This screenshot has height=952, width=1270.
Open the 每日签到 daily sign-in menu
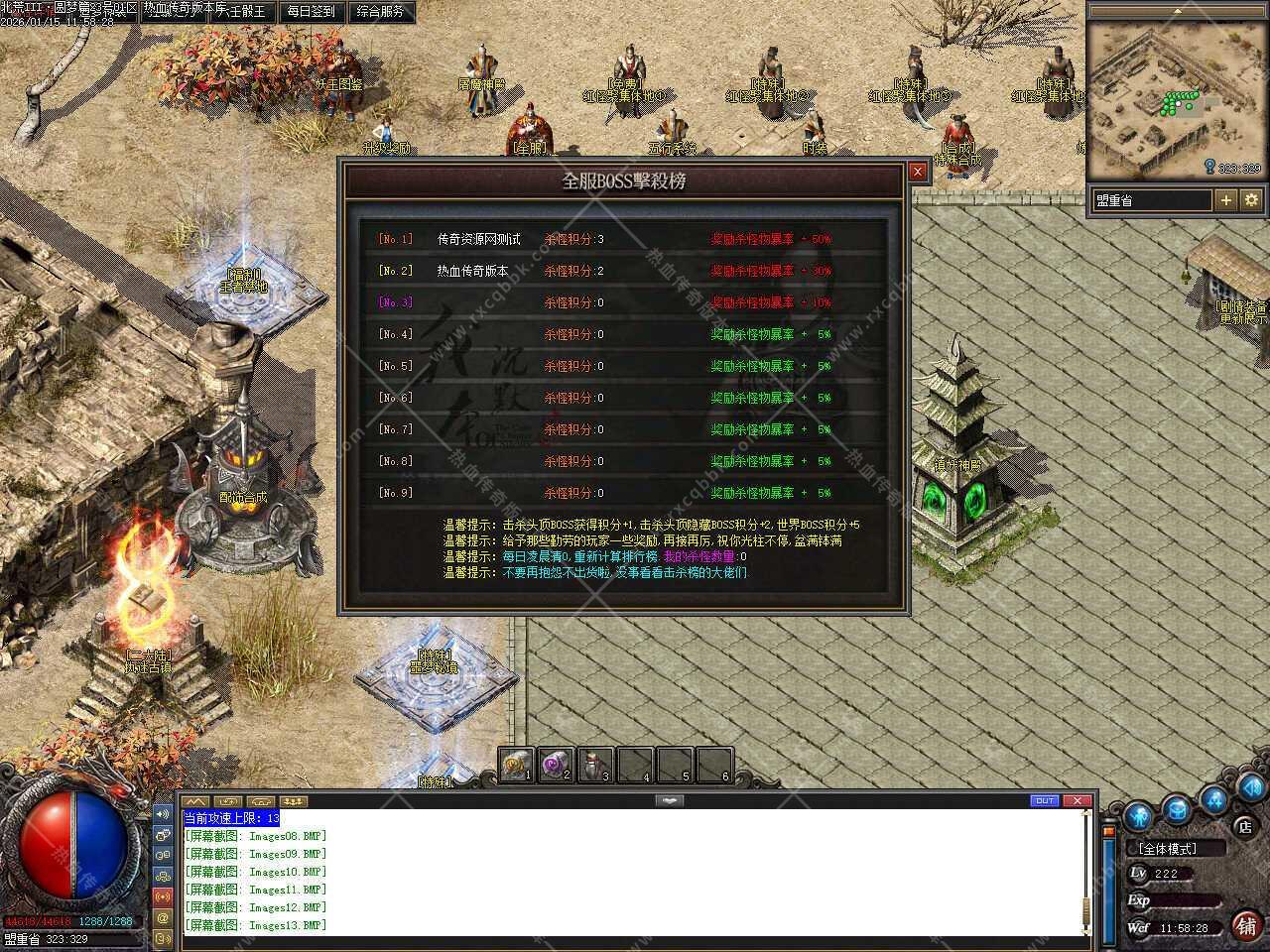point(311,12)
